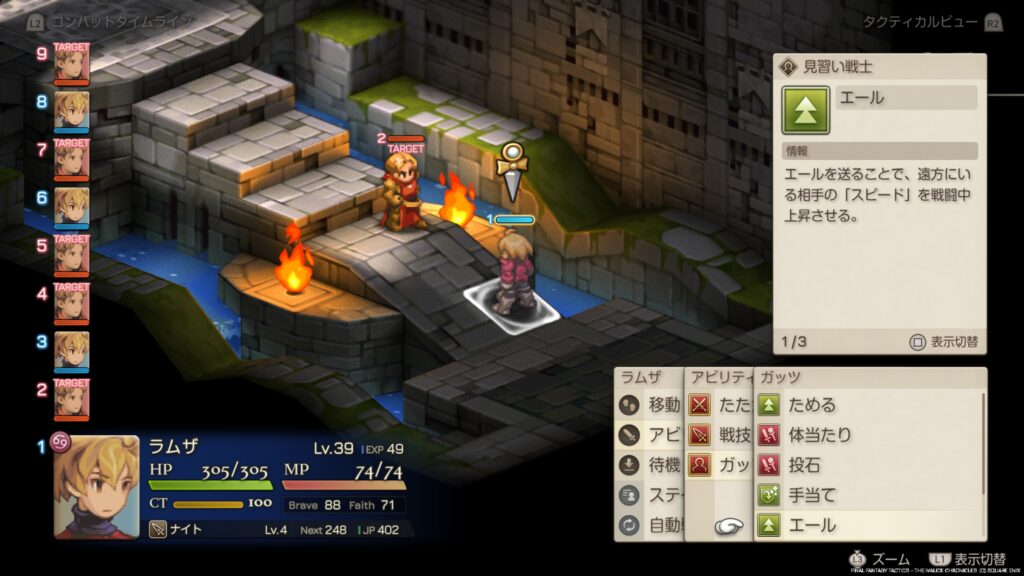Select the エール ability entry
This screenshot has height=576, width=1024.
tap(812, 525)
